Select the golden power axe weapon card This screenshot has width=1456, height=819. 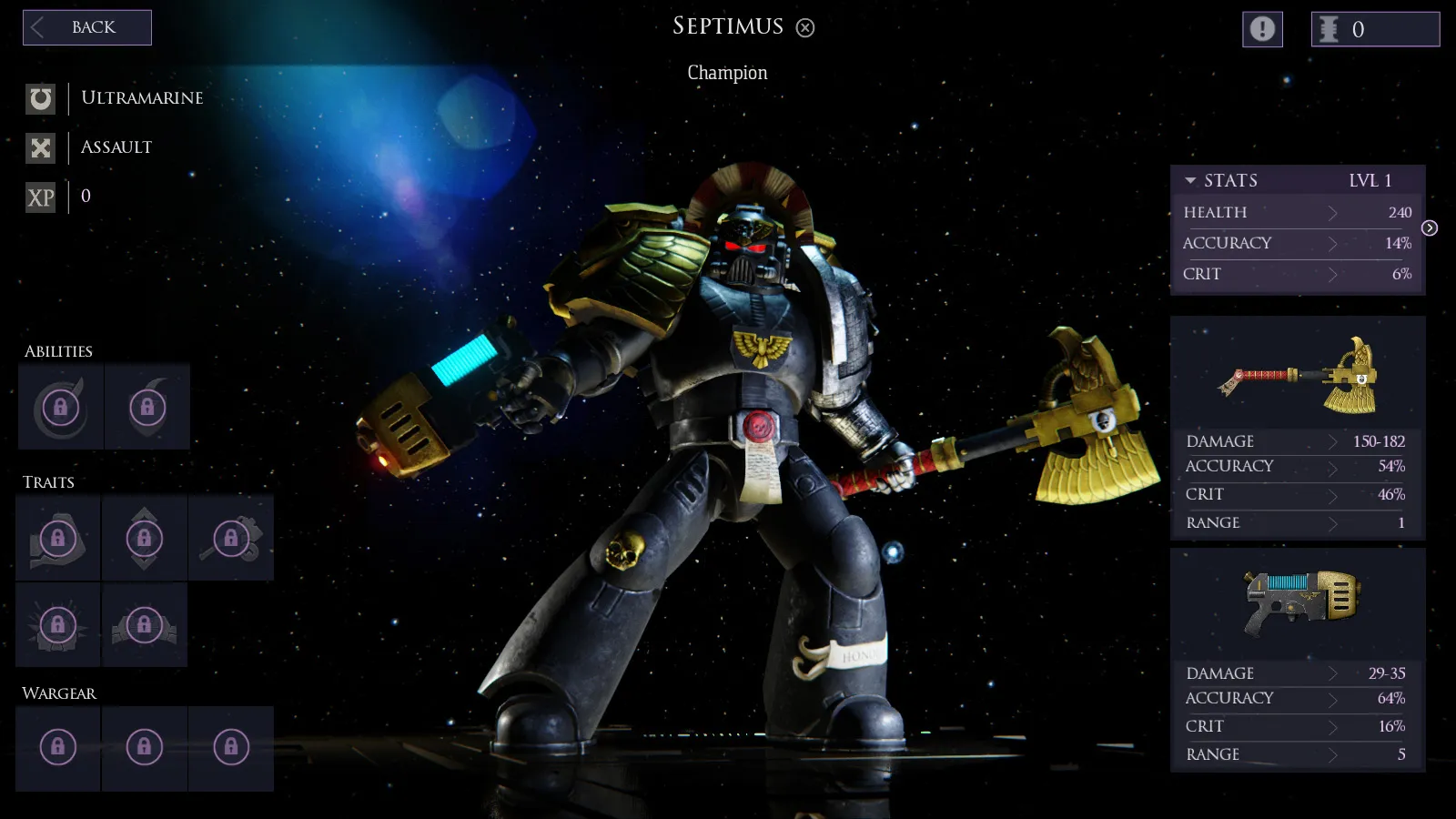pos(1298,375)
